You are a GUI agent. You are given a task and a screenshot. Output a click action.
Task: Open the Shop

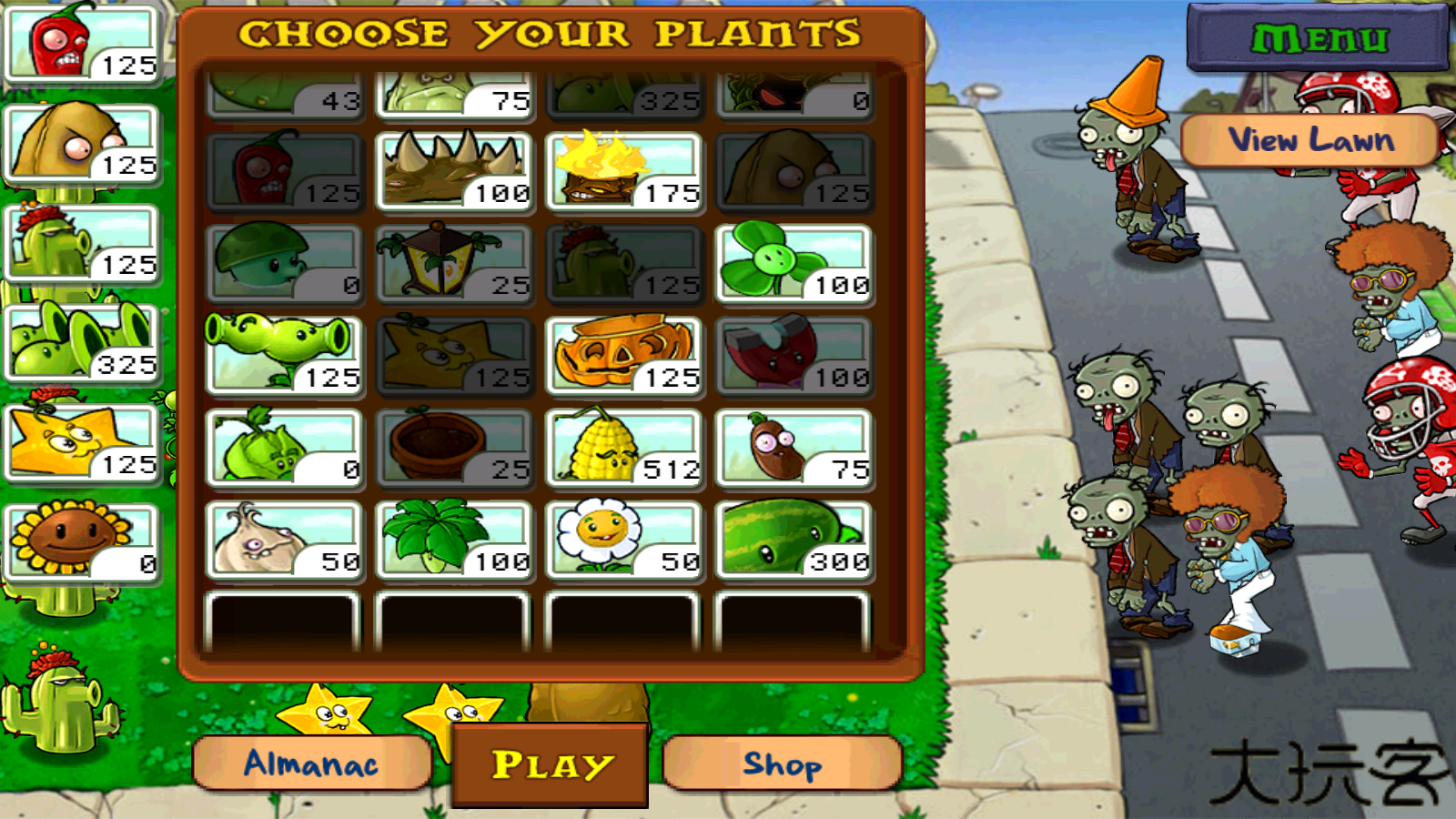click(783, 763)
